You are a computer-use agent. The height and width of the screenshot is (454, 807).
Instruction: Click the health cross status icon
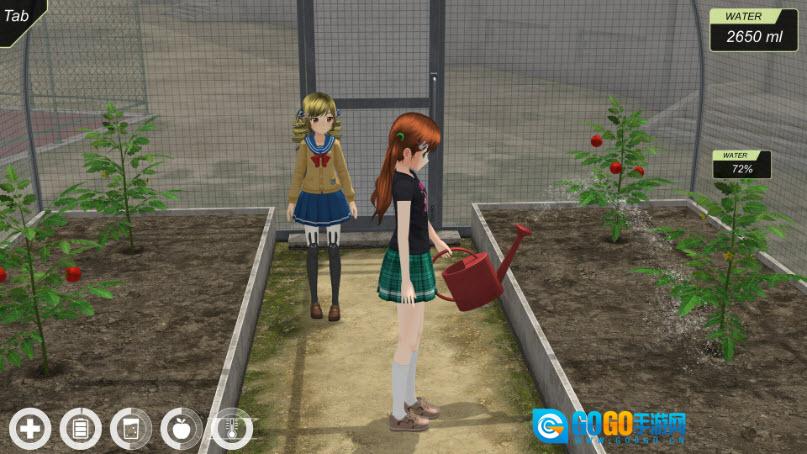[30, 429]
